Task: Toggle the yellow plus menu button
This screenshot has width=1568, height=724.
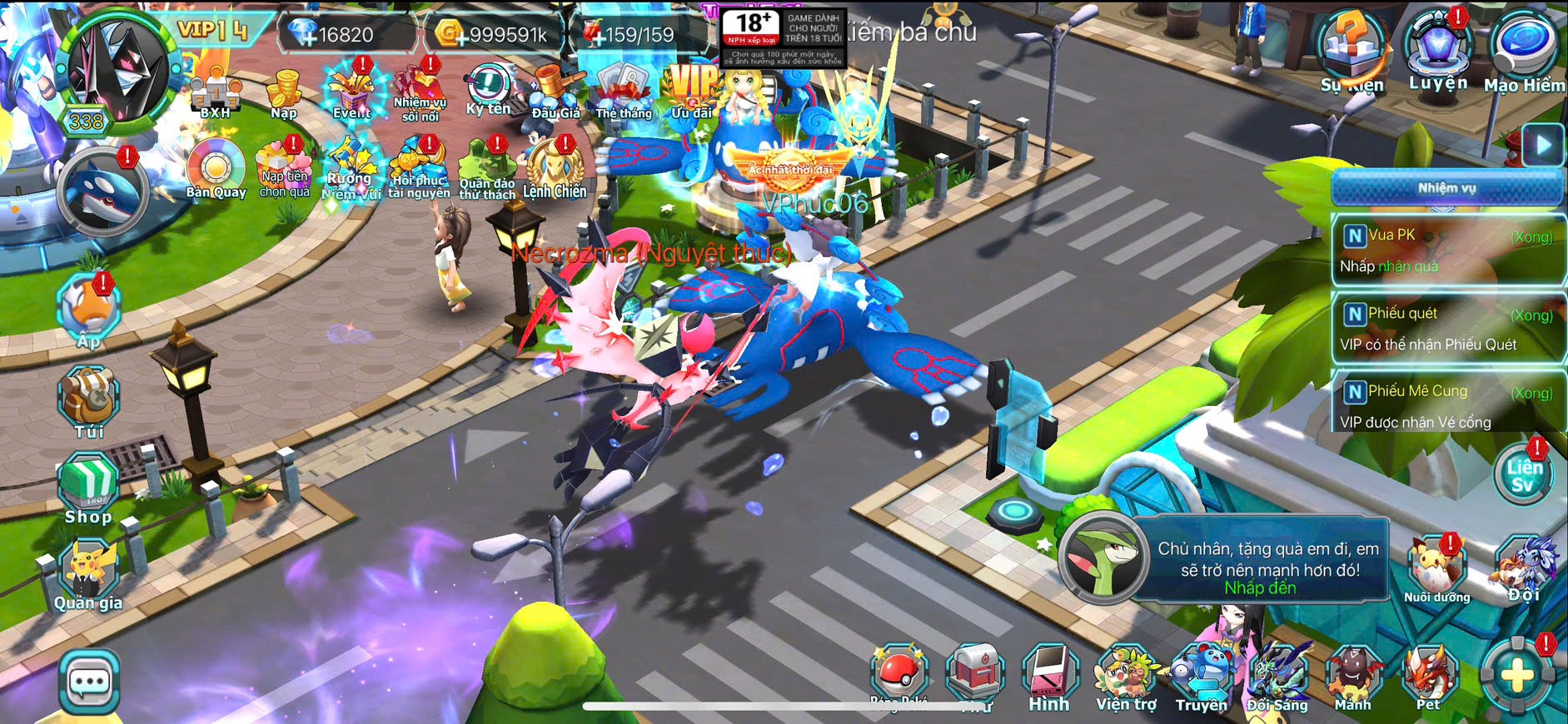Action: [x=1517, y=677]
